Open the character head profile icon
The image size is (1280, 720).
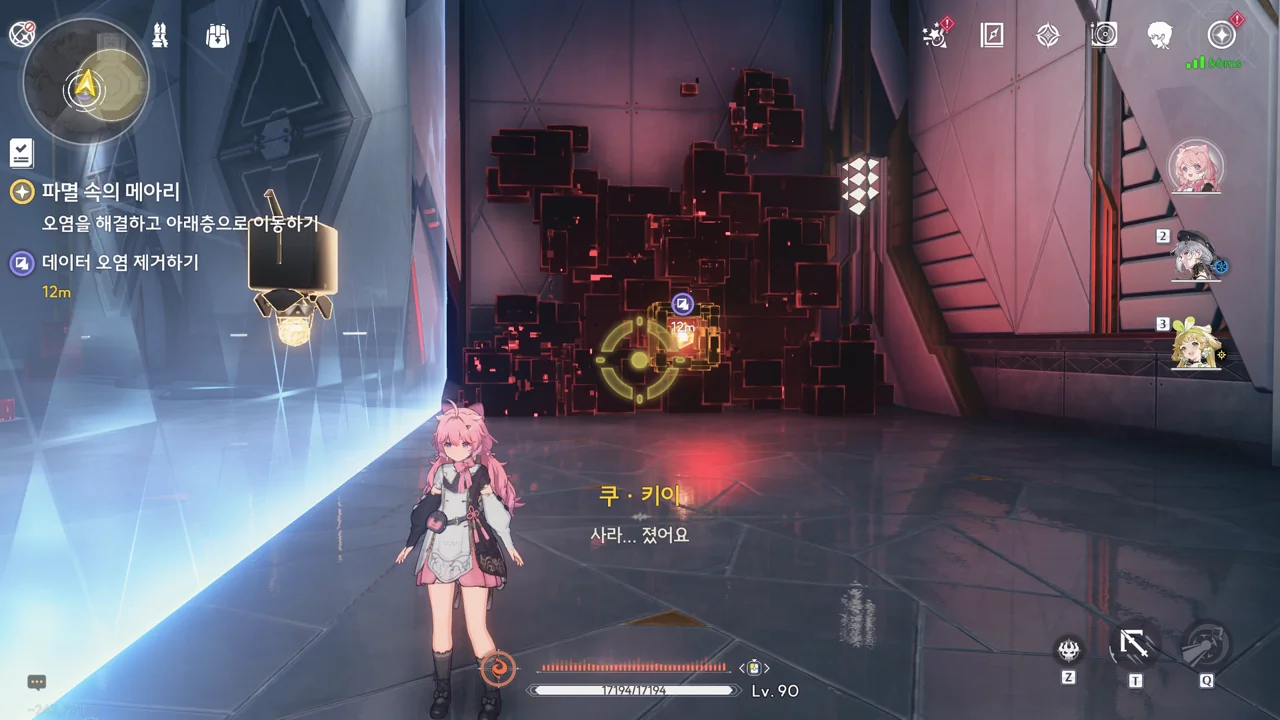pyautogui.click(x=1160, y=36)
